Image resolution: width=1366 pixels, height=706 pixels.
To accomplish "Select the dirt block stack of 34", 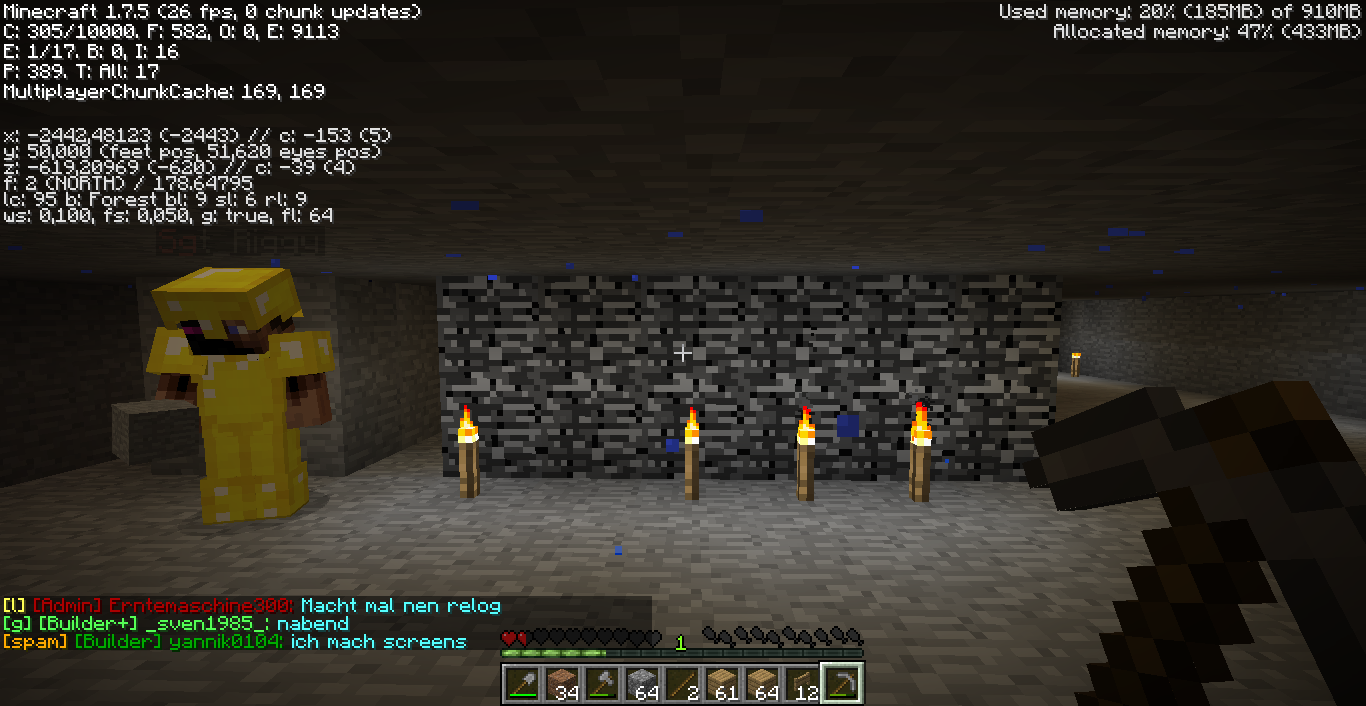I will pyautogui.click(x=562, y=684).
